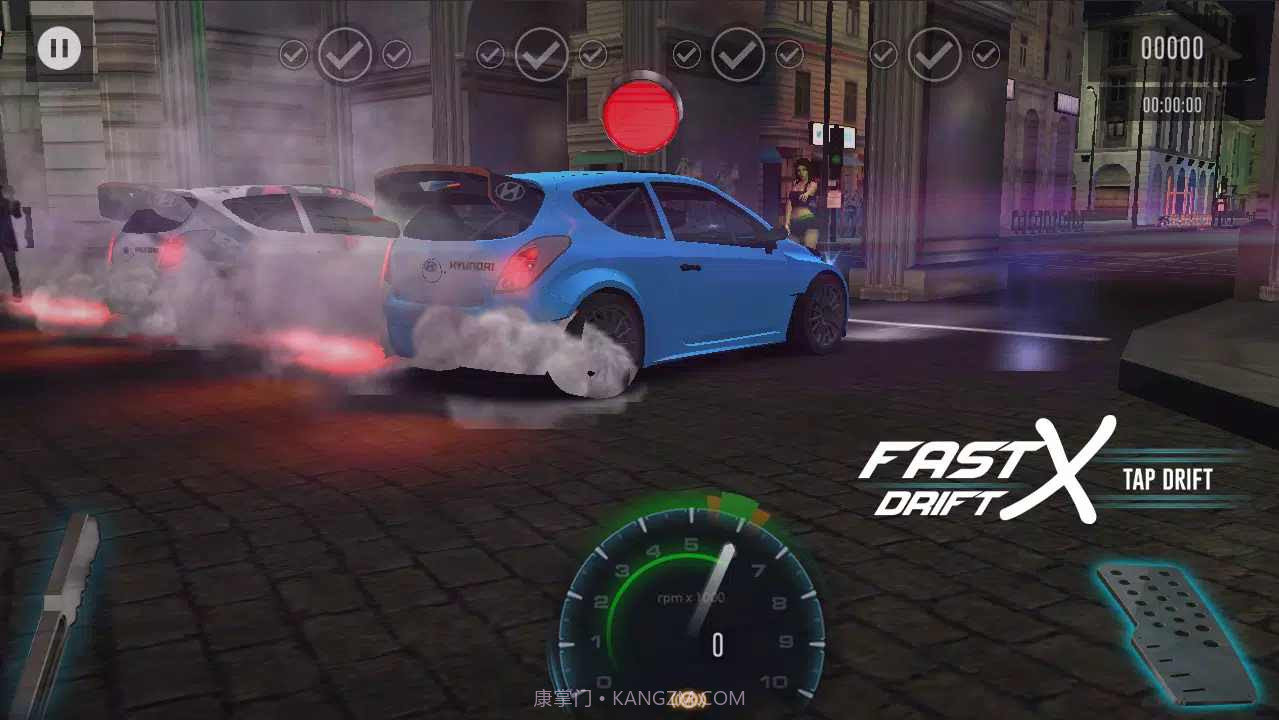Tap the gas pedal

(x=1176, y=630)
